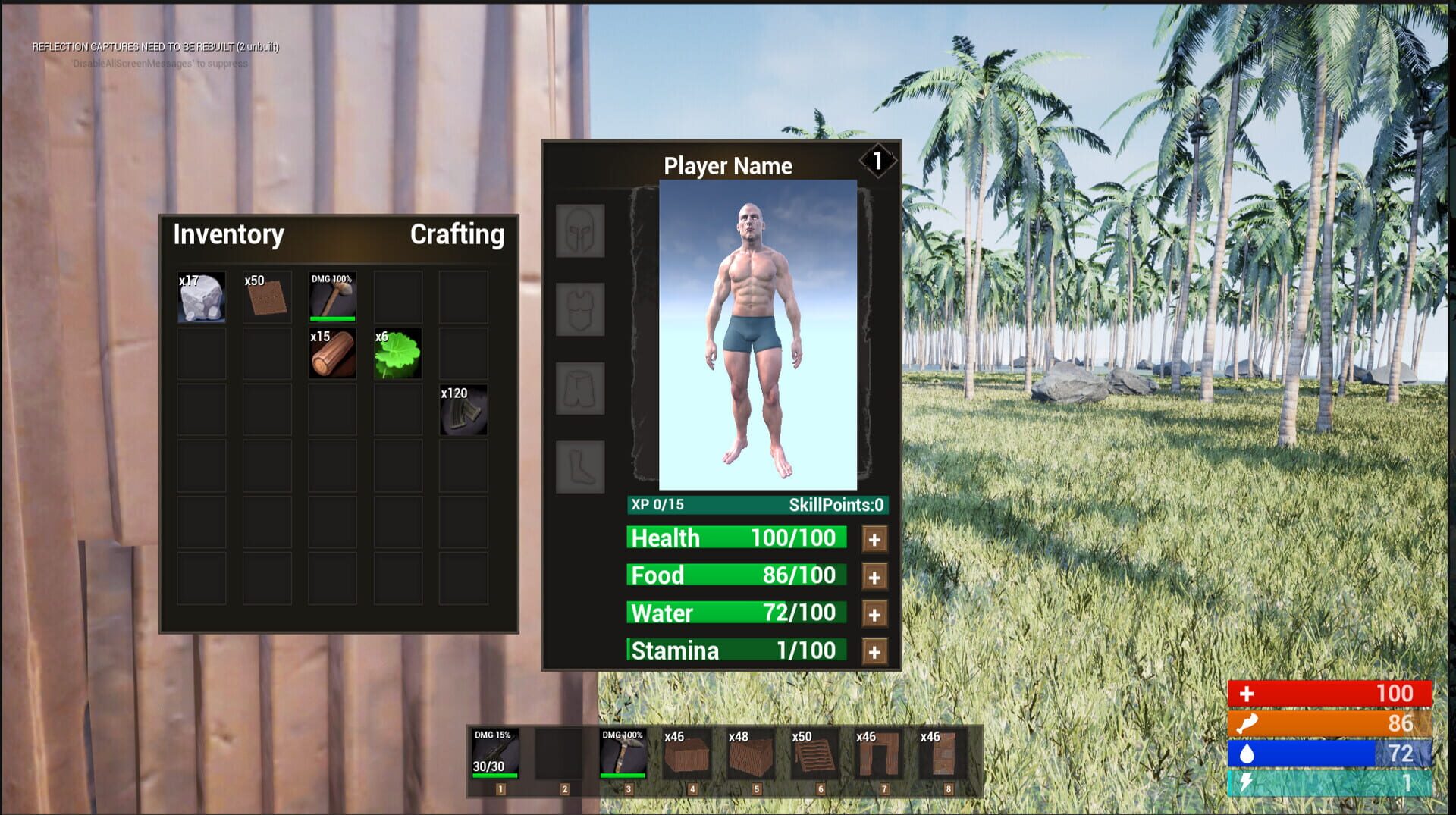Click the glowing green leaf item x6
This screenshot has height=815, width=1456.
pos(397,353)
